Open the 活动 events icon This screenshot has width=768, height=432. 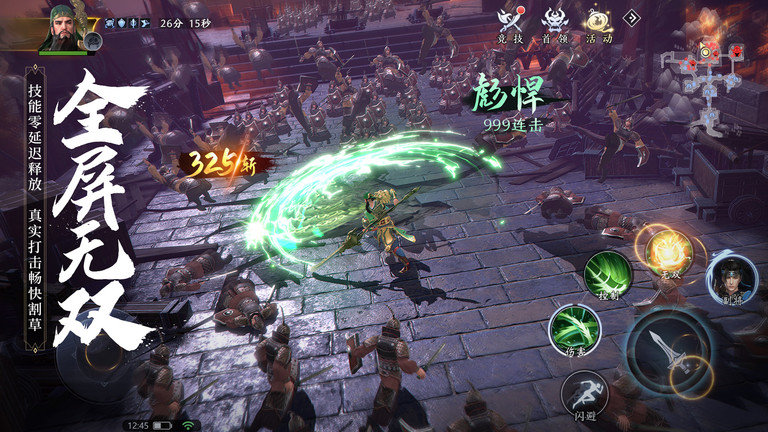pos(599,22)
